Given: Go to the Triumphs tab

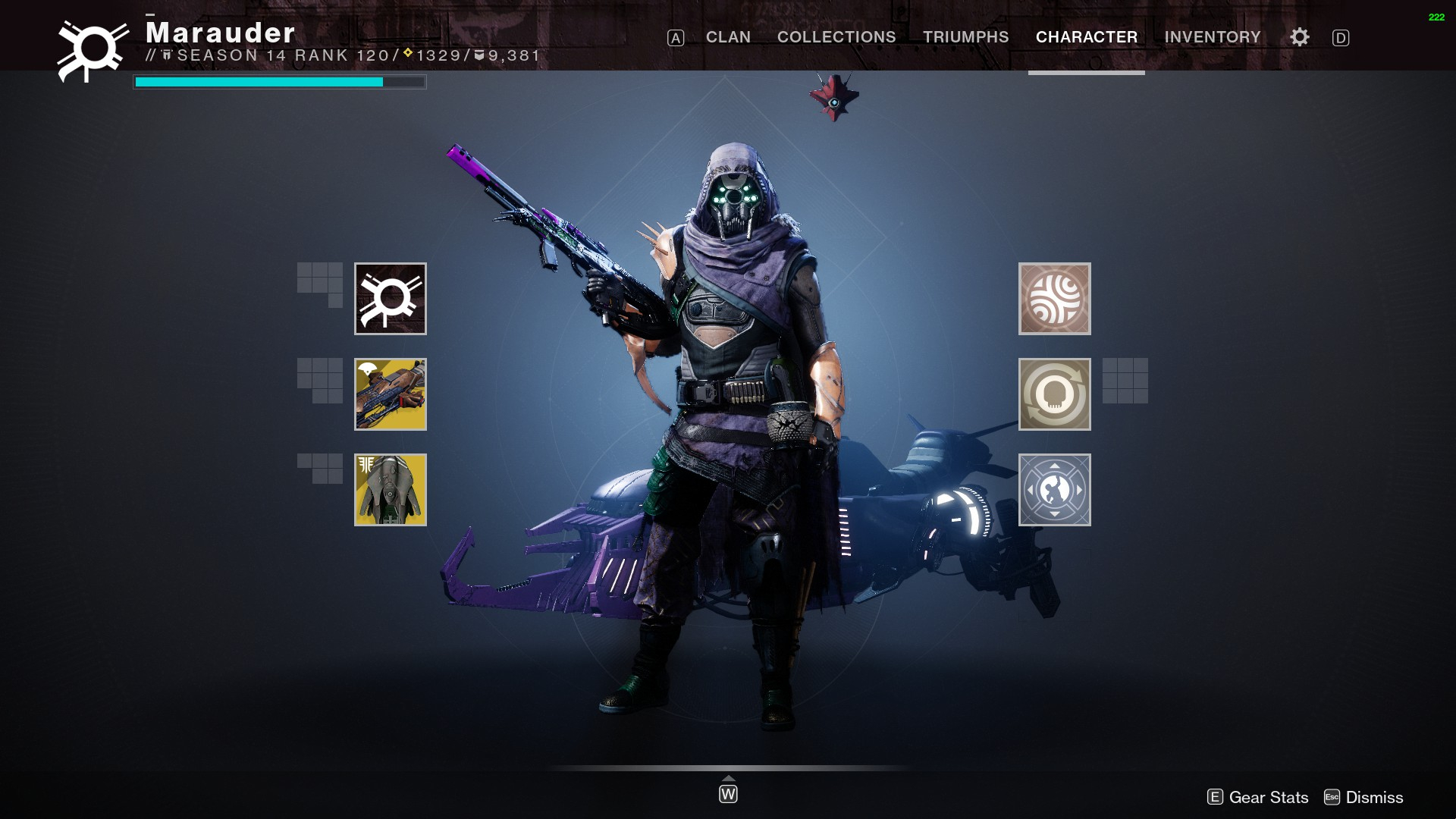Looking at the screenshot, I should click(965, 37).
